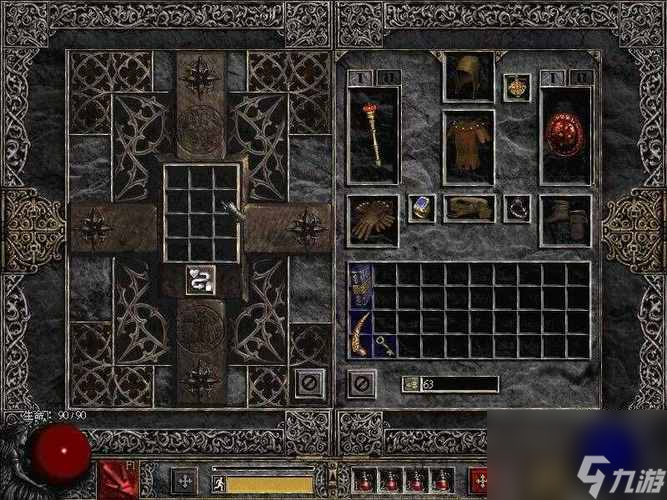
Task: Close the Horadric Cube panel
Action: tap(310, 383)
